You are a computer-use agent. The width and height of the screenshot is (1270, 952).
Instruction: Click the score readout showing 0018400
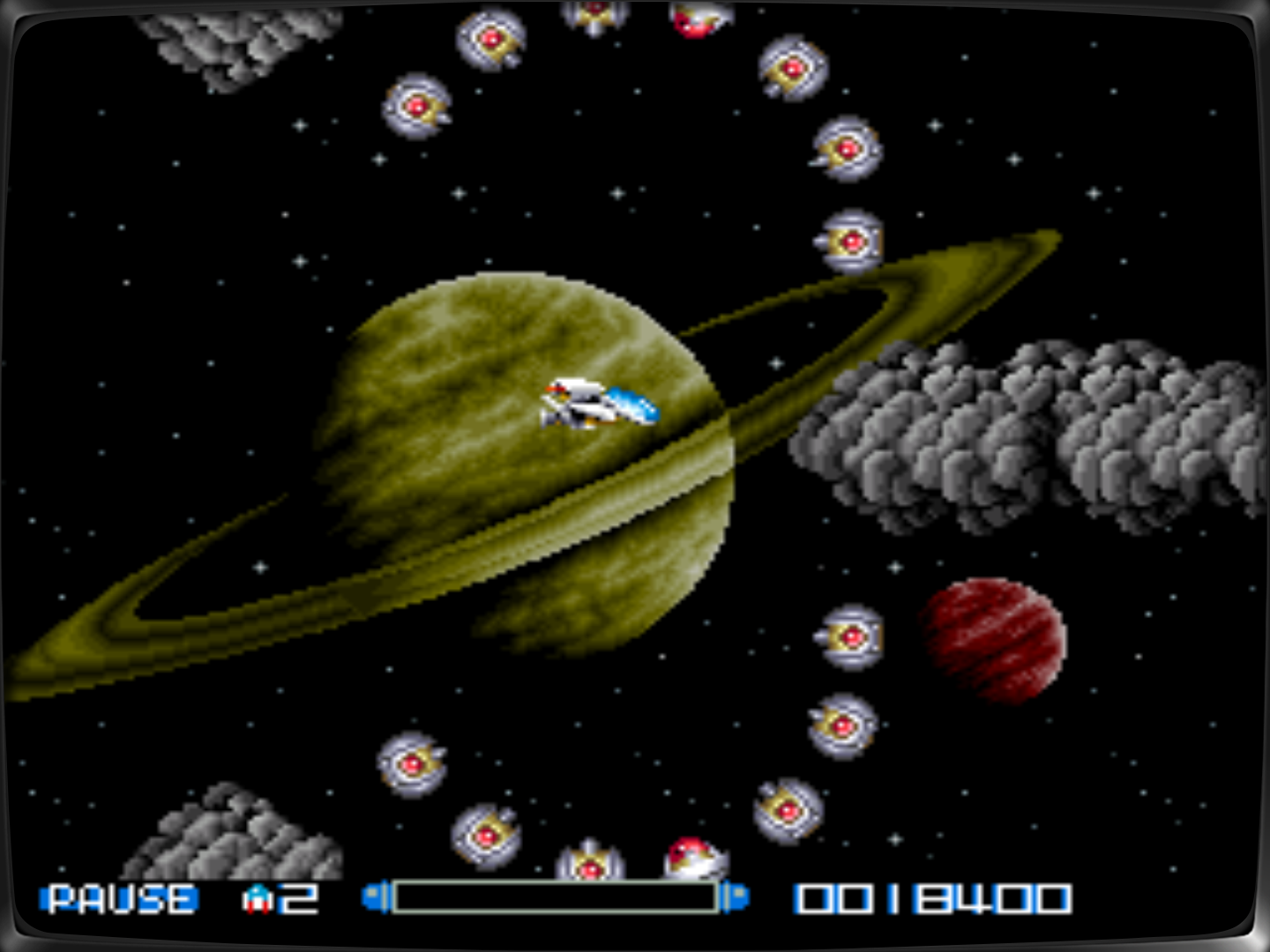[x=931, y=899]
